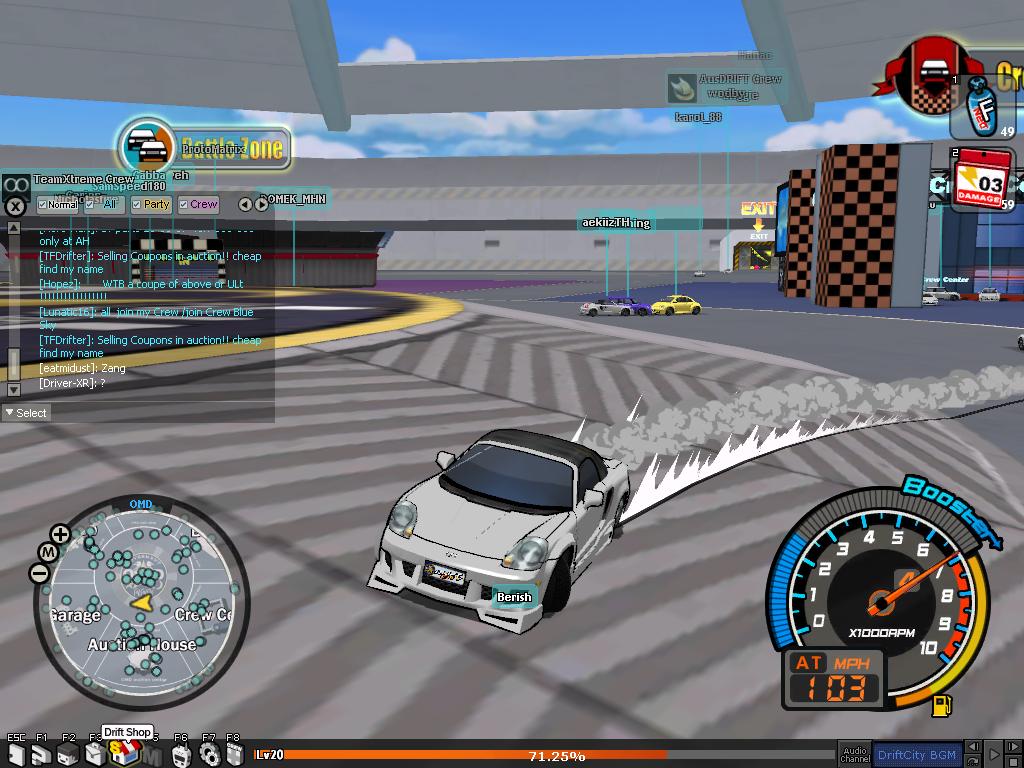This screenshot has height=768, width=1024.
Task: Close the chat window with the X button
Action: click(15, 207)
